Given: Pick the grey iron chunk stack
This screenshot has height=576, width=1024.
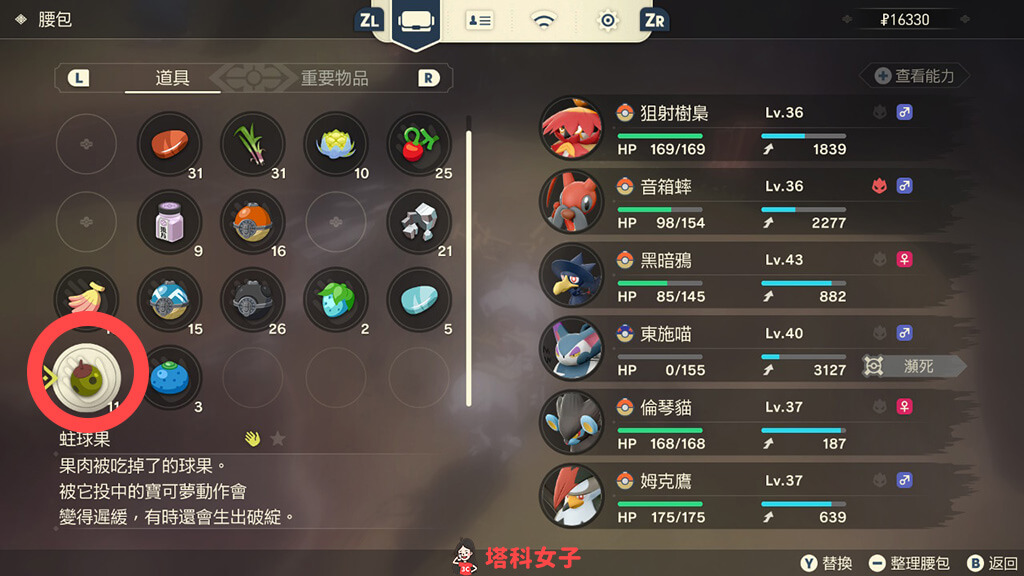Looking at the screenshot, I should (x=420, y=220).
